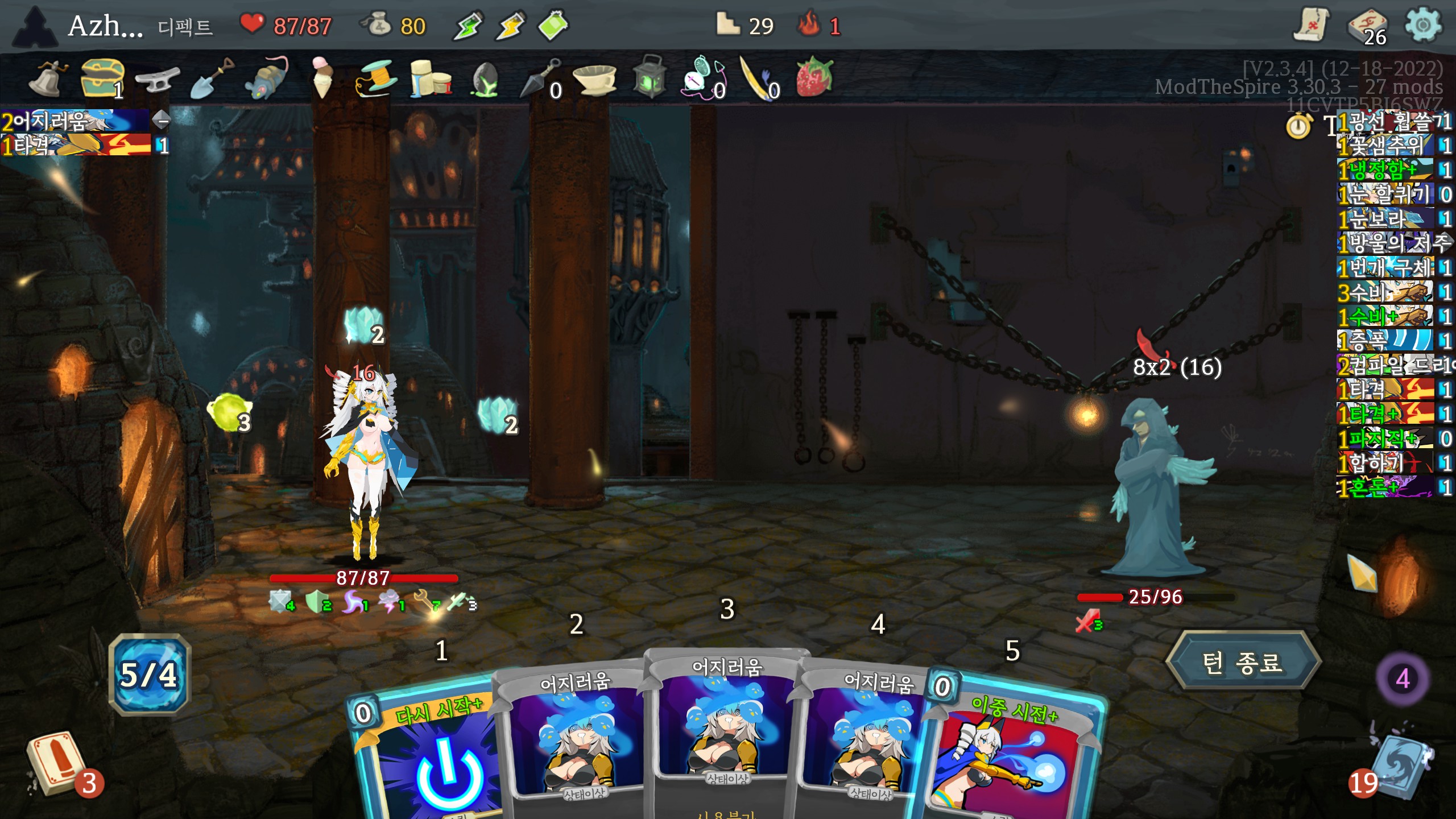Select the yellow lightning potion
The image size is (1456, 819).
tap(510, 26)
